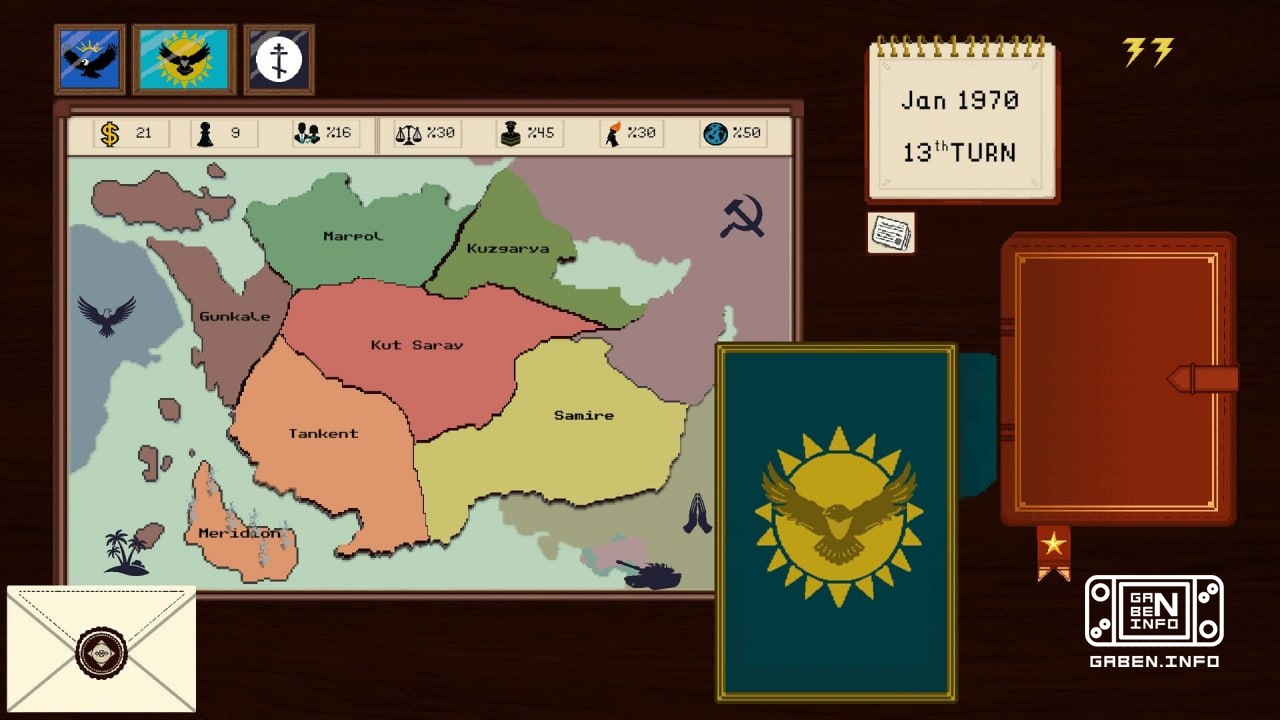
Task: Select the Kut Saray region
Action: pyautogui.click(x=415, y=345)
